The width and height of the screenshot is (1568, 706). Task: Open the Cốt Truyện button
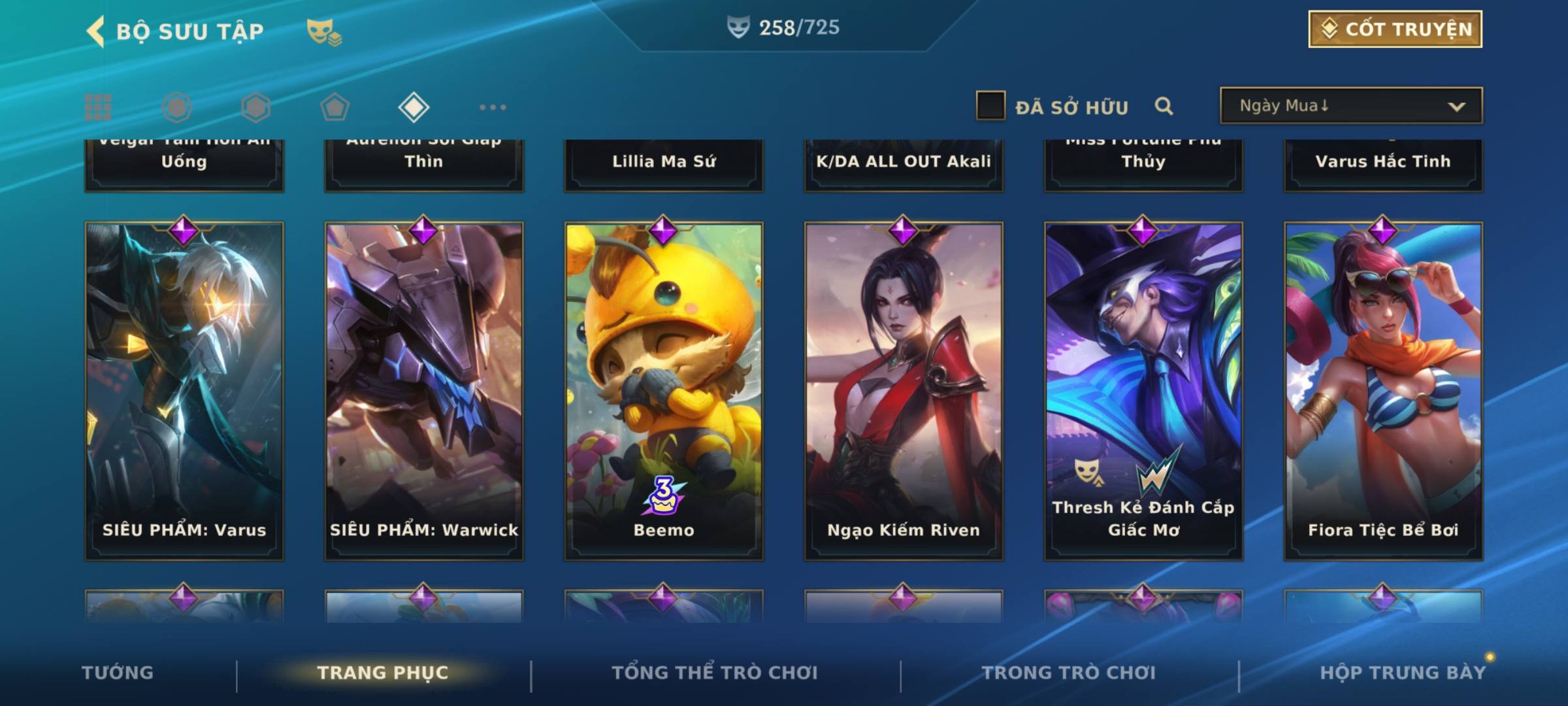click(1395, 29)
